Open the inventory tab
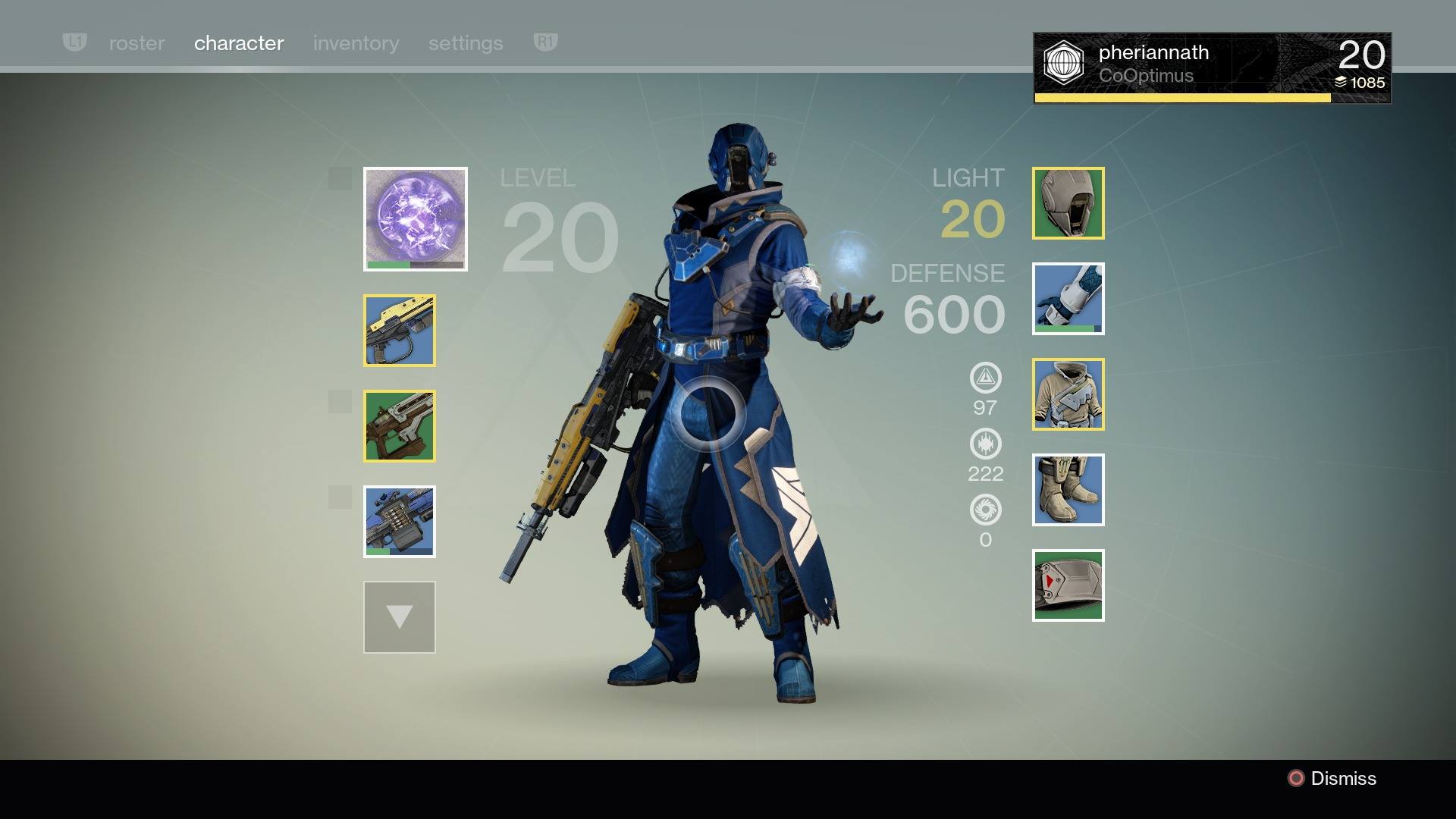 tap(356, 43)
